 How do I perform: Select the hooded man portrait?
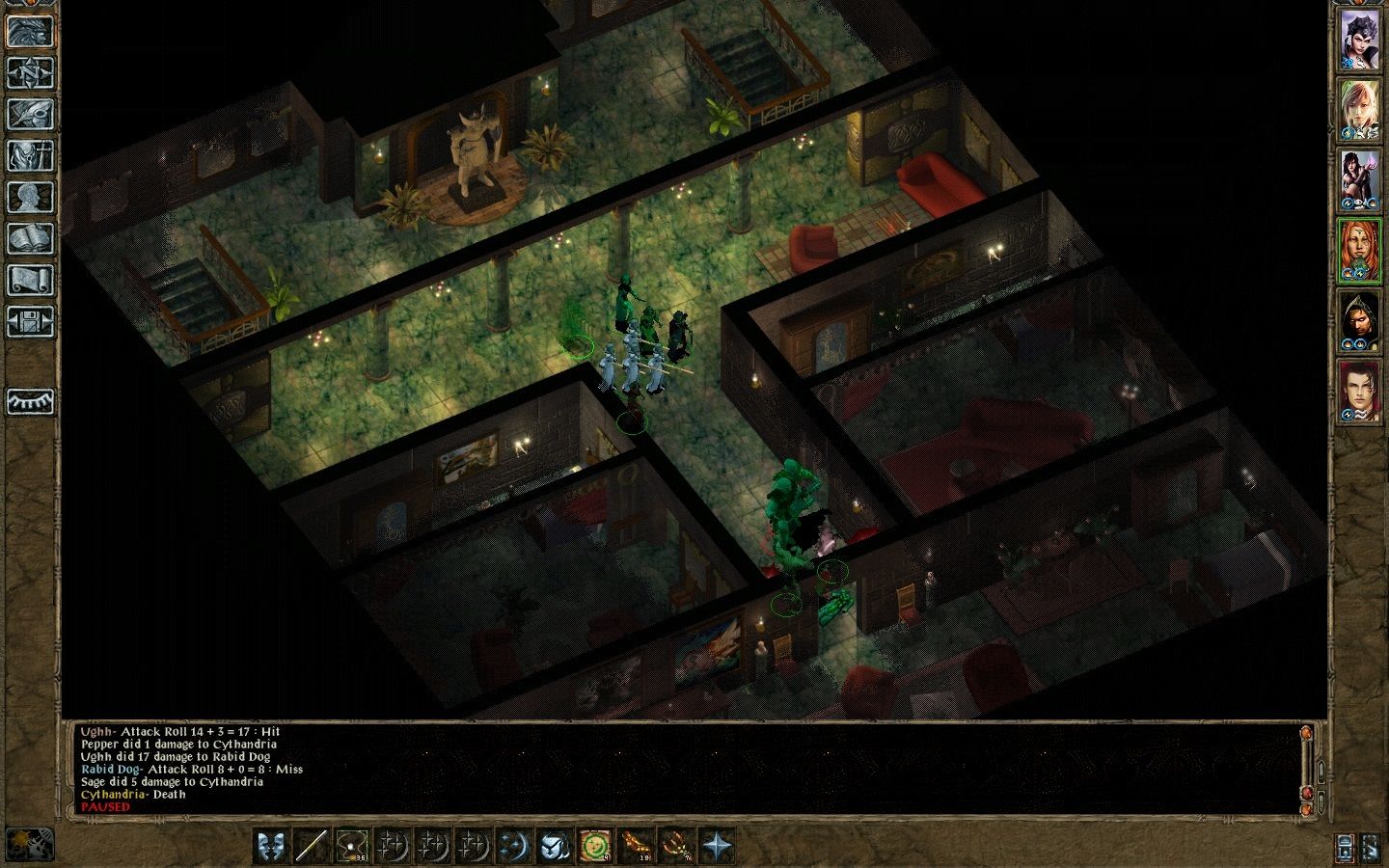(1358, 321)
